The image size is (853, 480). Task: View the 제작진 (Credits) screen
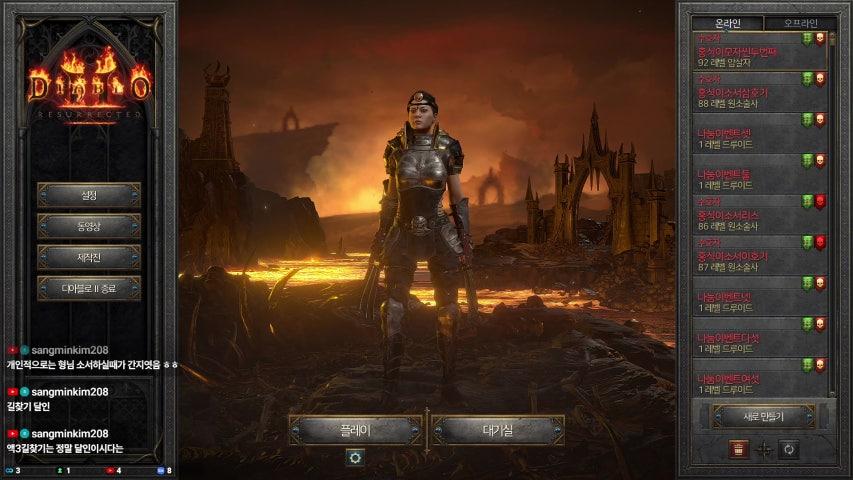click(89, 257)
